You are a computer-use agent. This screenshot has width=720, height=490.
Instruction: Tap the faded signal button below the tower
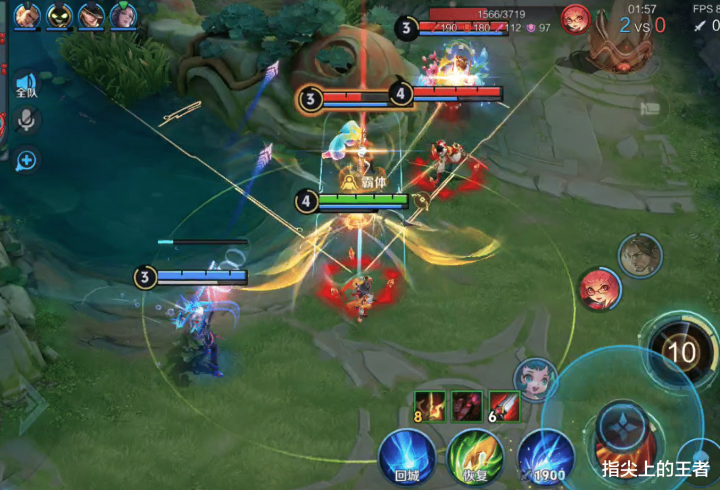[x=652, y=109]
